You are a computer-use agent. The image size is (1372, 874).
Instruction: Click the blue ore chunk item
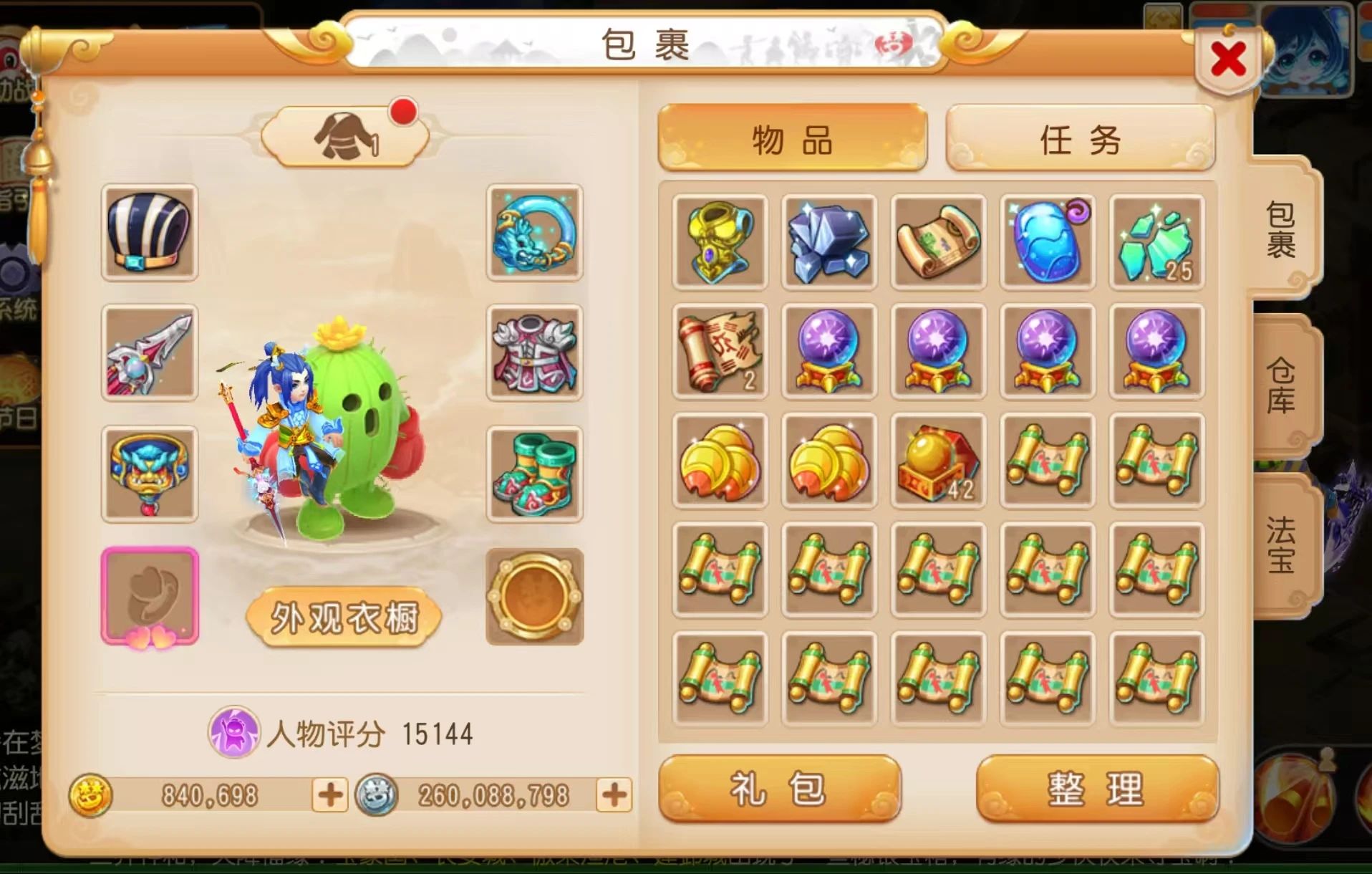pos(828,241)
